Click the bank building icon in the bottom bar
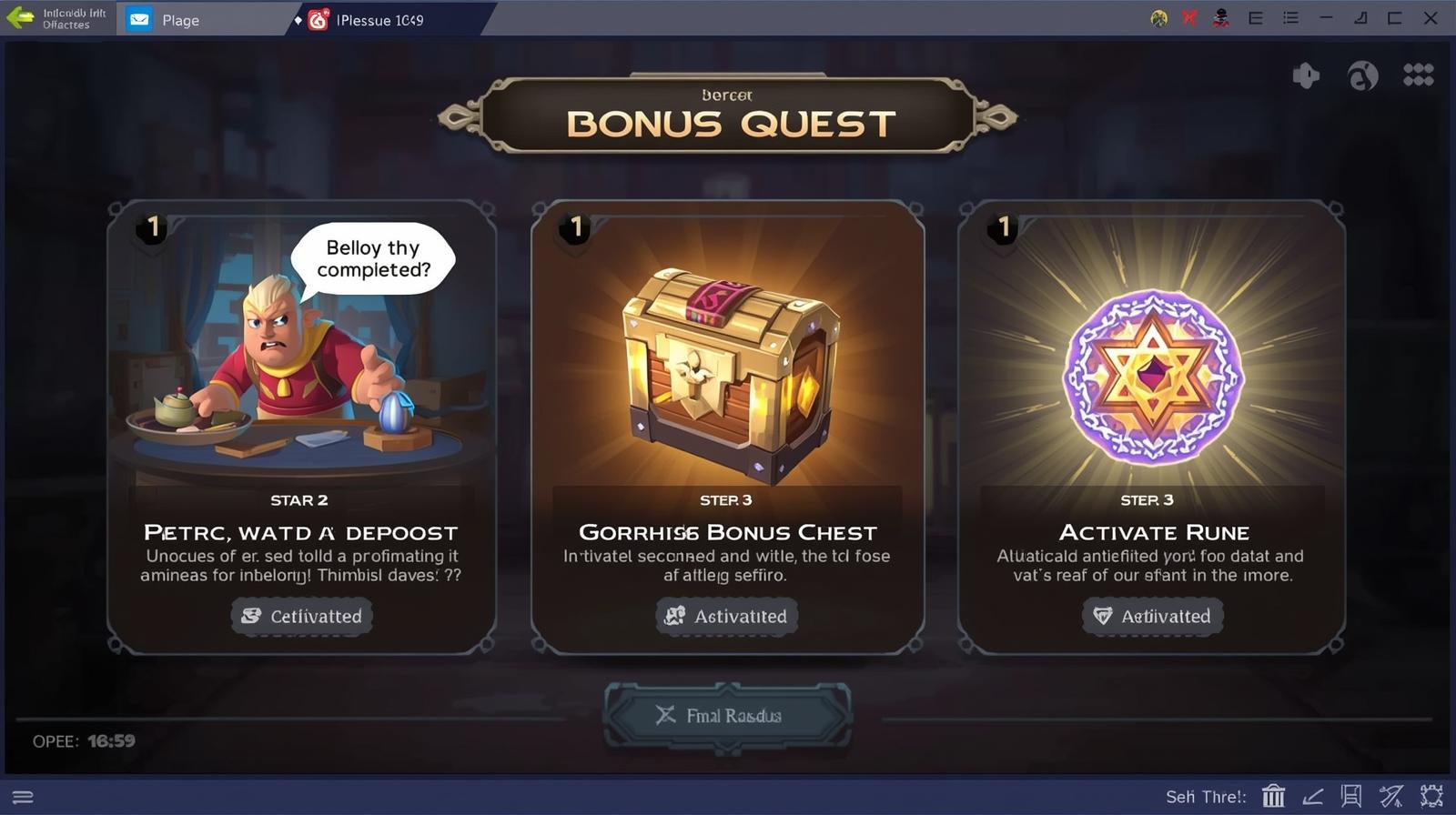This screenshot has height=815, width=1456. pos(1273,795)
